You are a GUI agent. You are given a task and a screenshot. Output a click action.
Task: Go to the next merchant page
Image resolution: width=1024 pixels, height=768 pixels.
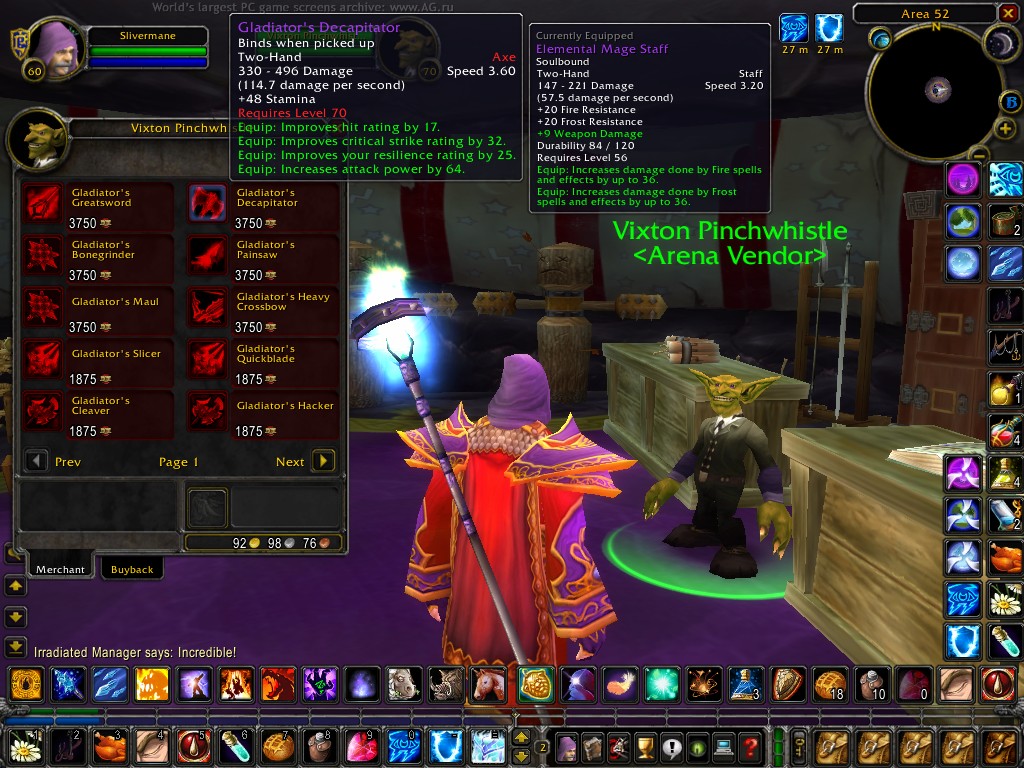coord(323,461)
